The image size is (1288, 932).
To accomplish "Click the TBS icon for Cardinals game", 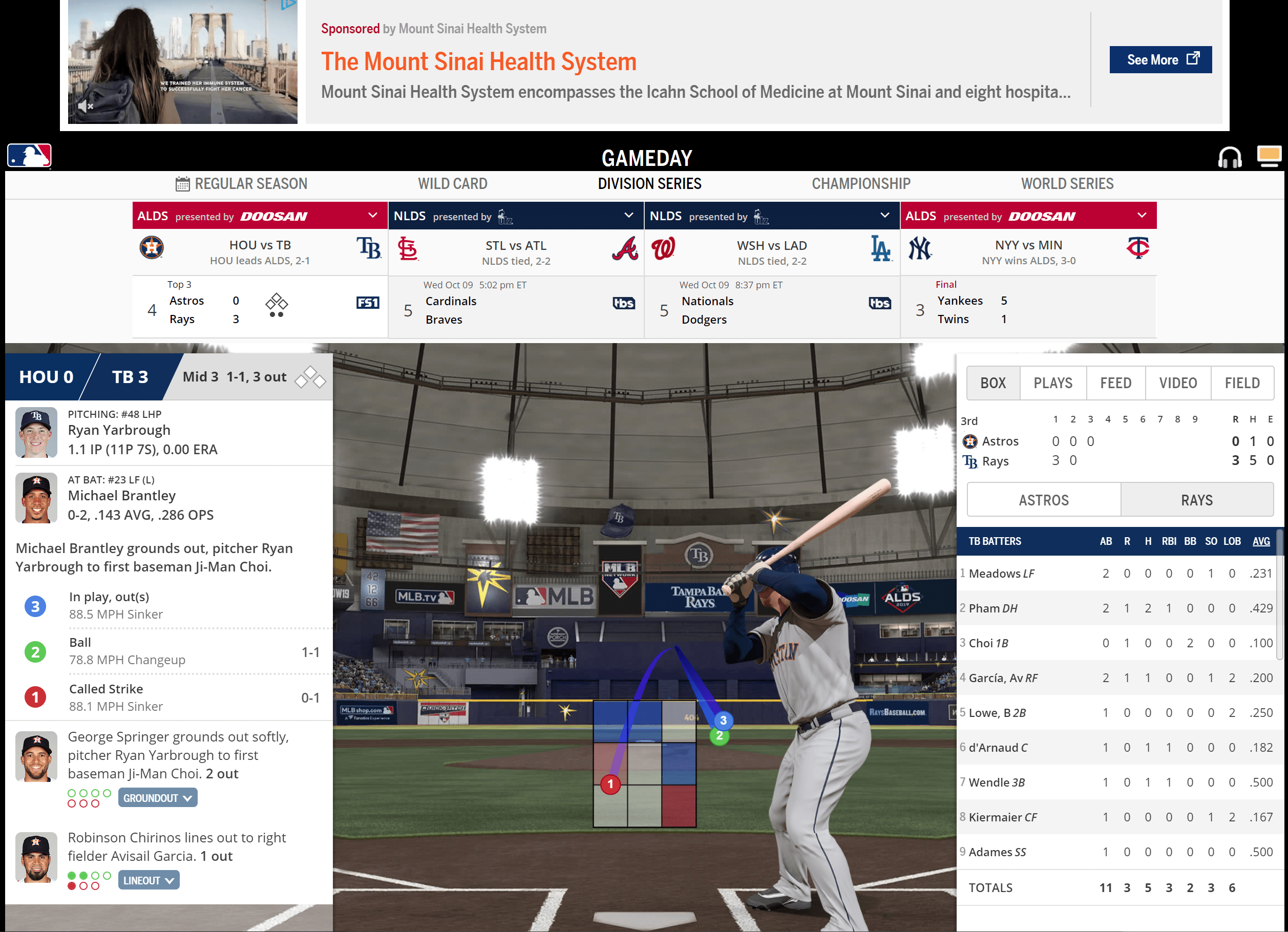I will click(624, 303).
